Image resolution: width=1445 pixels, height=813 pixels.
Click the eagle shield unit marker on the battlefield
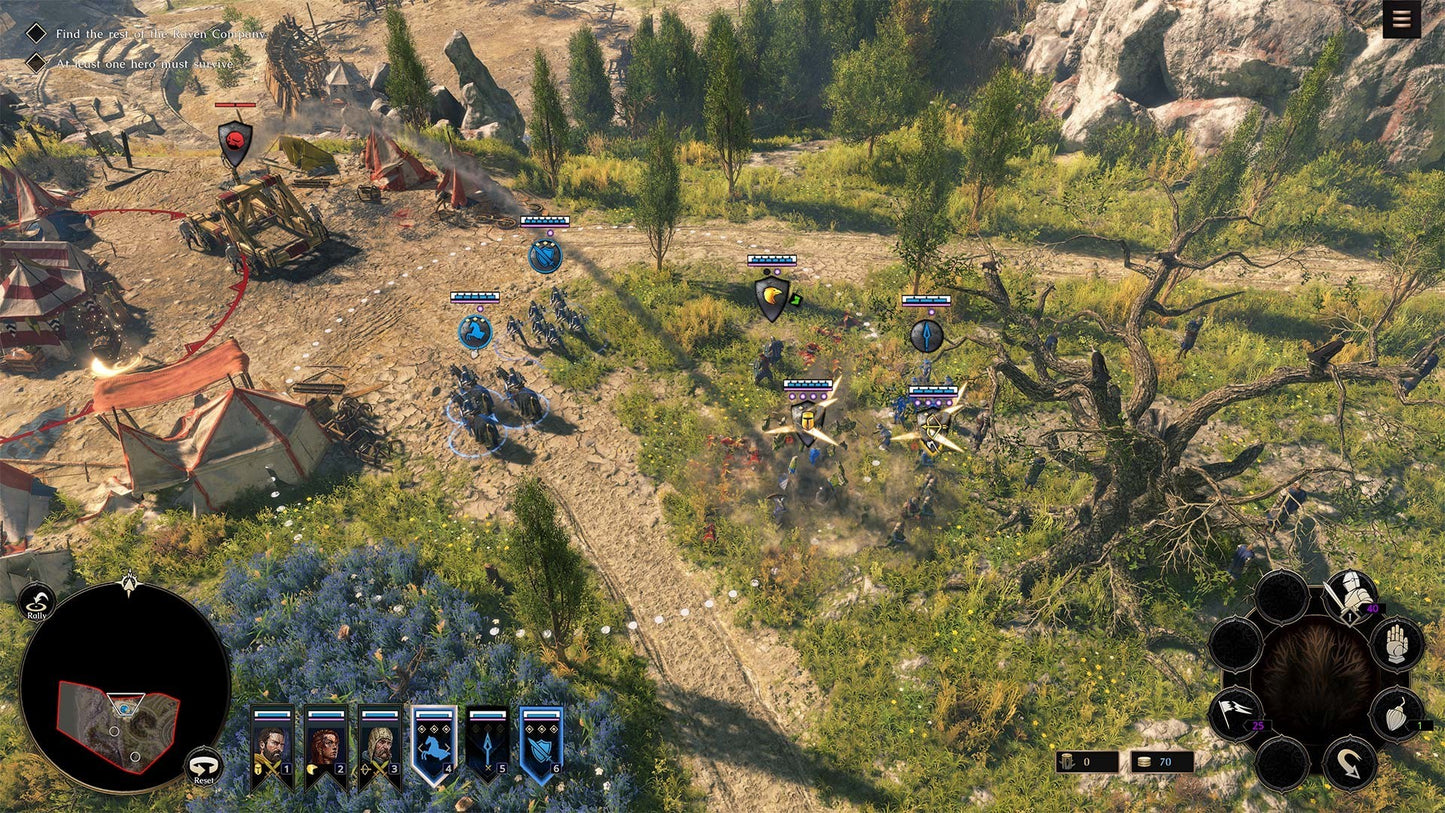click(770, 297)
